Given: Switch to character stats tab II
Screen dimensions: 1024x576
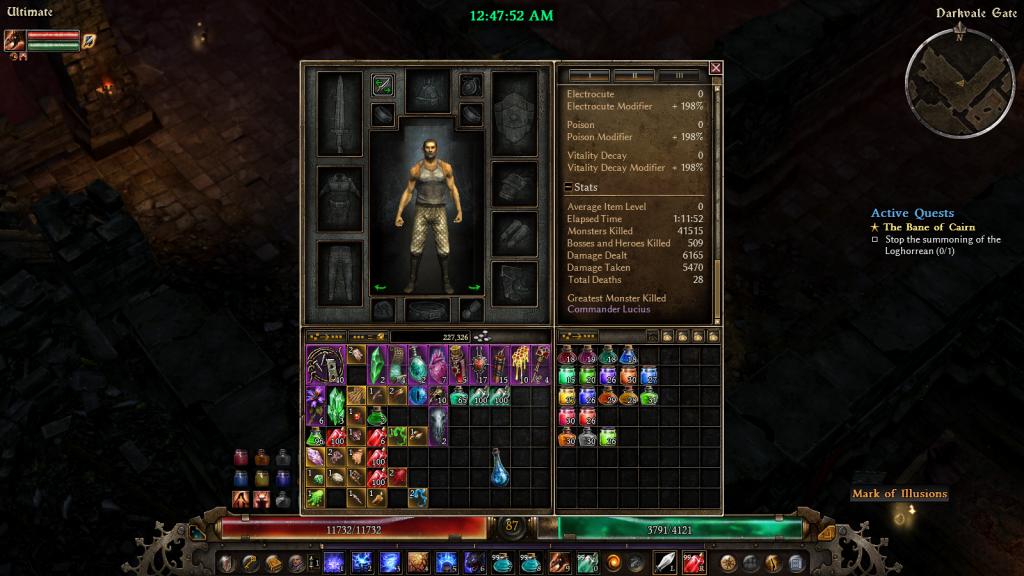Looking at the screenshot, I should (634, 75).
